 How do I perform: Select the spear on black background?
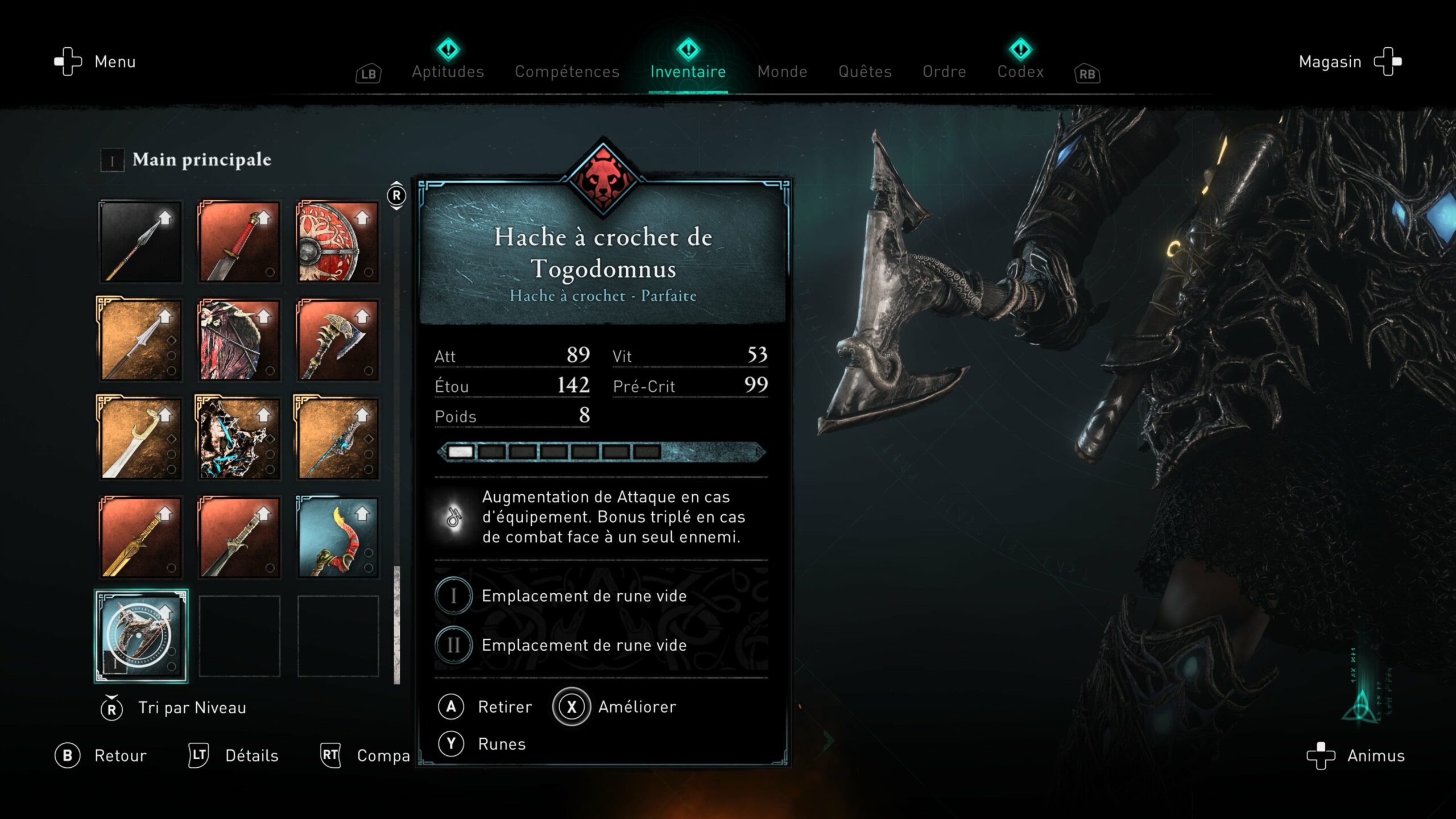coord(140,242)
